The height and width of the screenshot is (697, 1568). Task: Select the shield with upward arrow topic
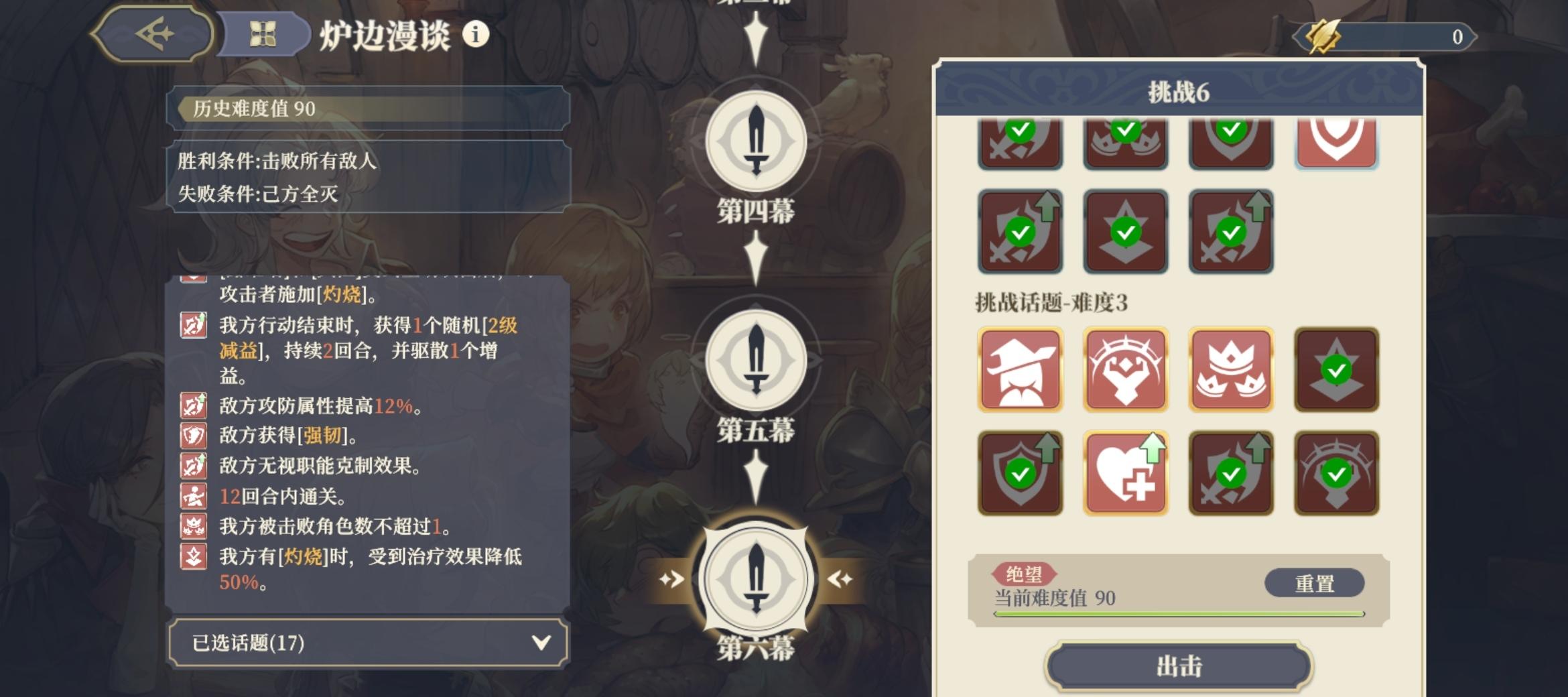[1020, 472]
